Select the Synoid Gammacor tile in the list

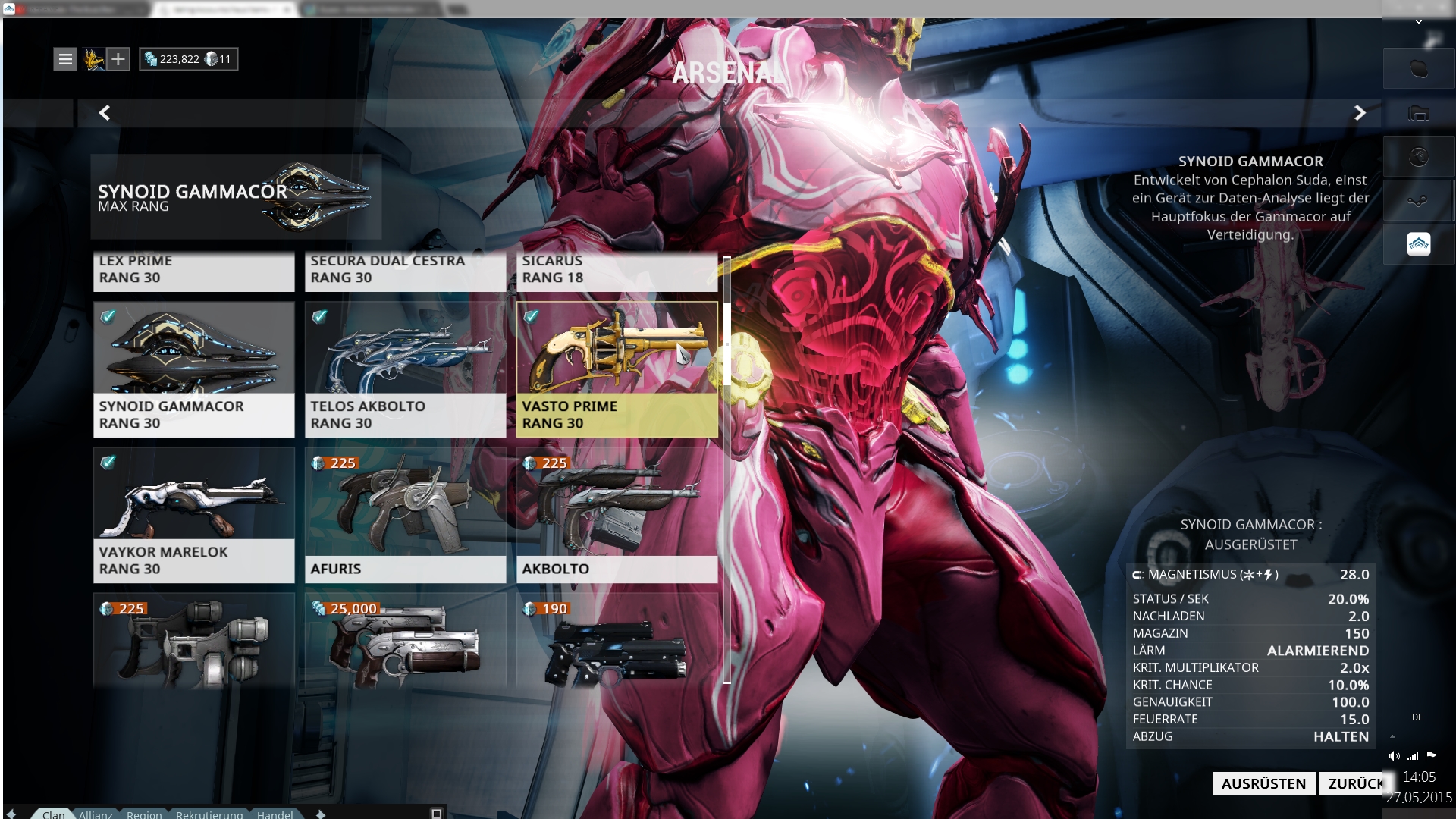(193, 369)
